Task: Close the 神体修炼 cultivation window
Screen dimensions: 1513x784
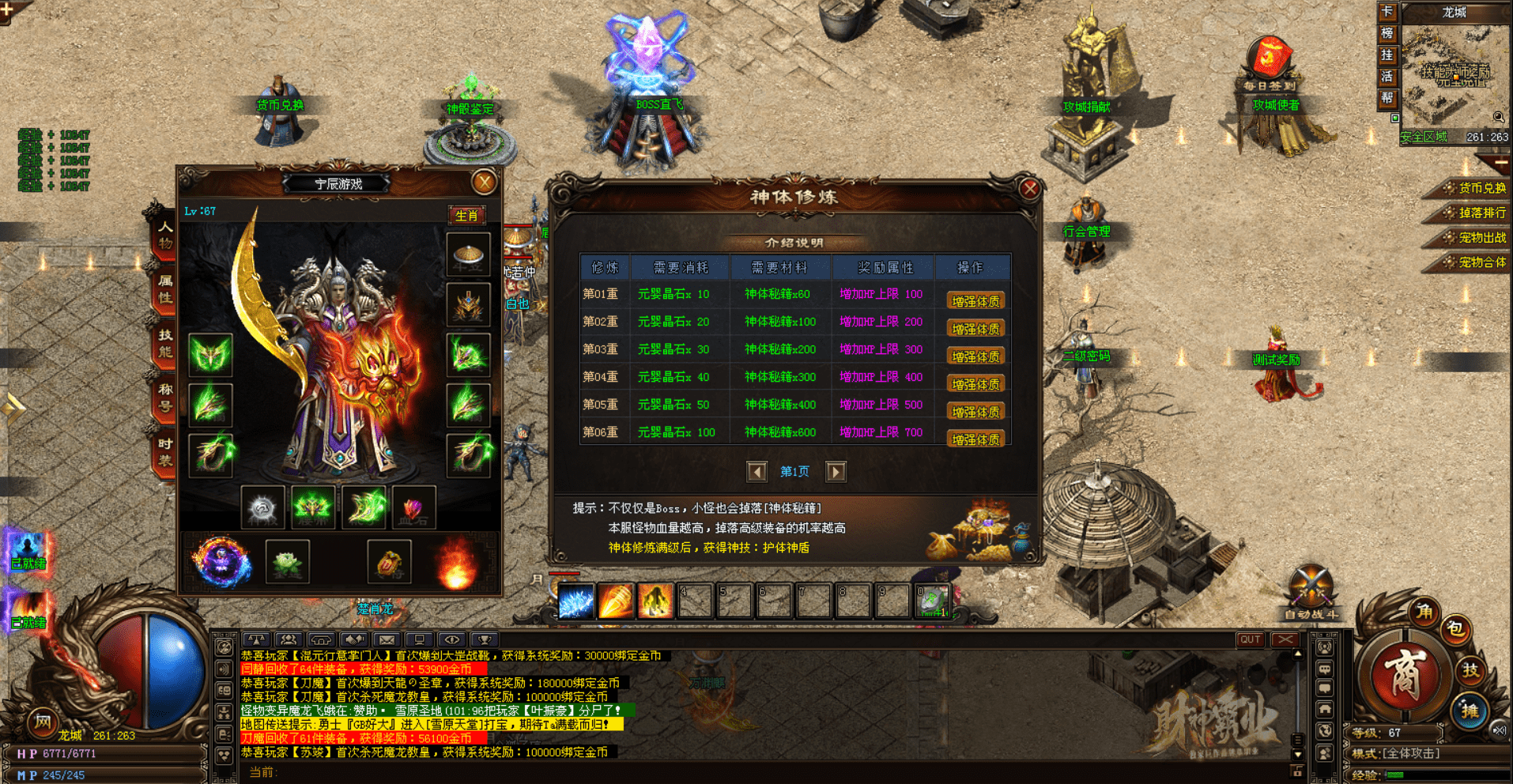Action: click(x=1029, y=188)
